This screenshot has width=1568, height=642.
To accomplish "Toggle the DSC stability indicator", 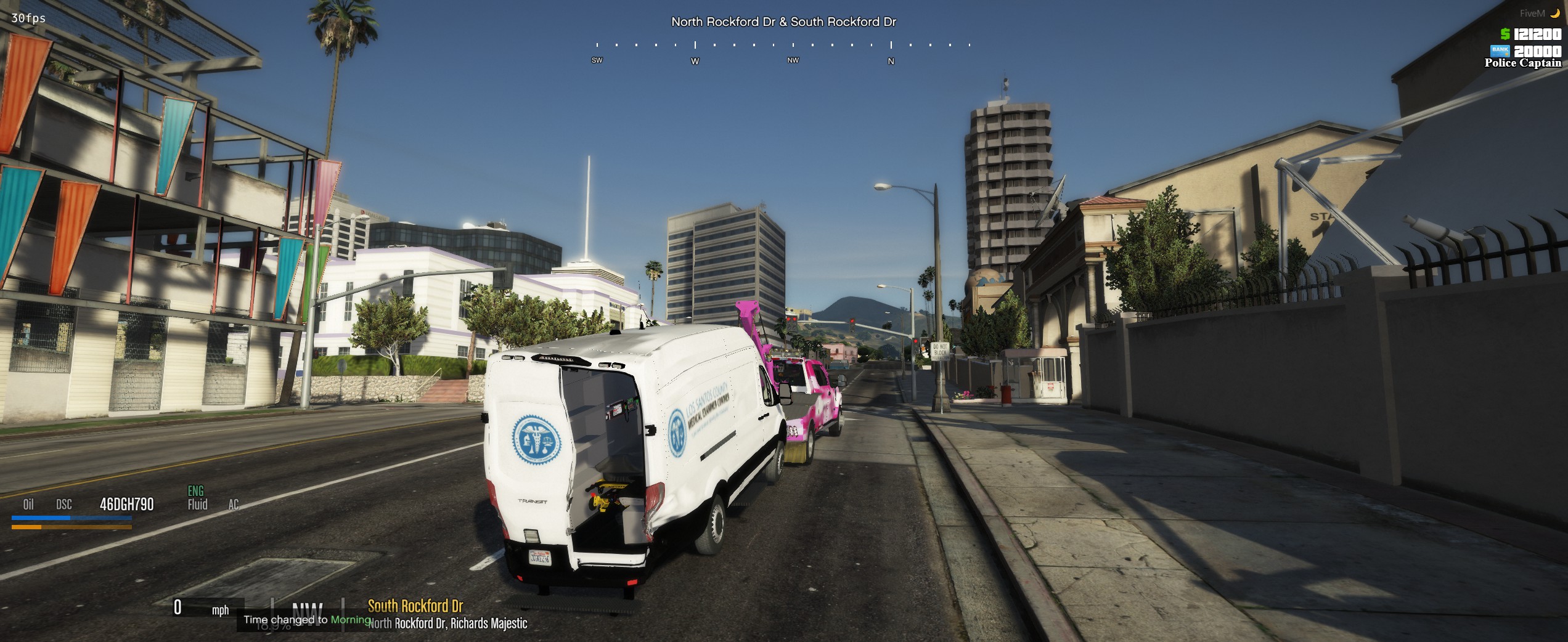I will [x=64, y=505].
